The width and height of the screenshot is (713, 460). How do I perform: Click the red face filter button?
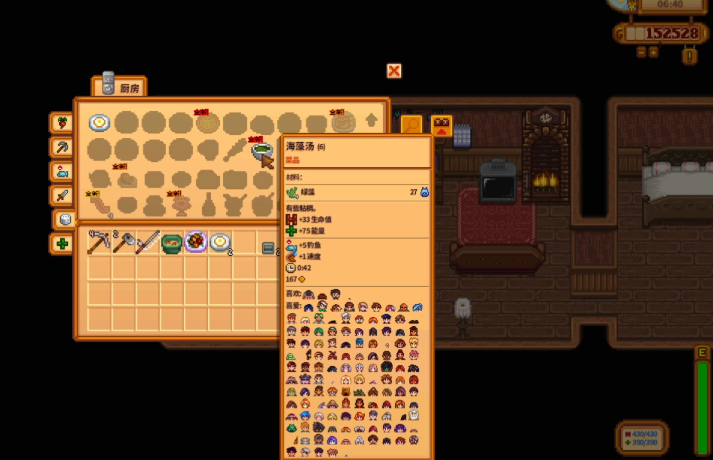coord(441,125)
